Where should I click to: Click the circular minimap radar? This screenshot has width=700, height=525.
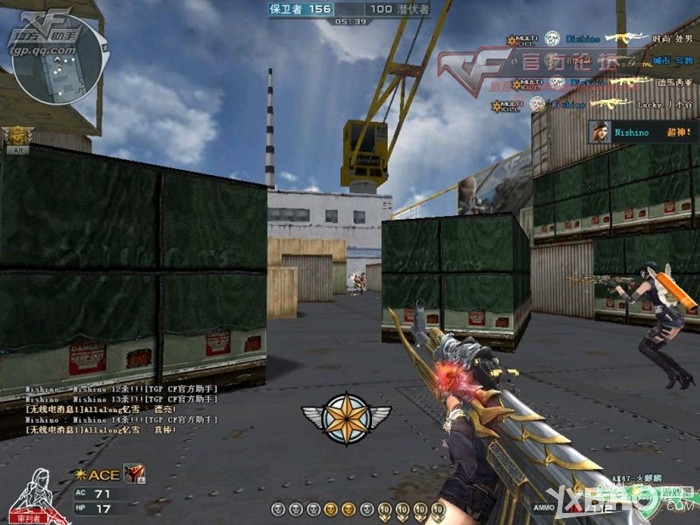[x=59, y=61]
